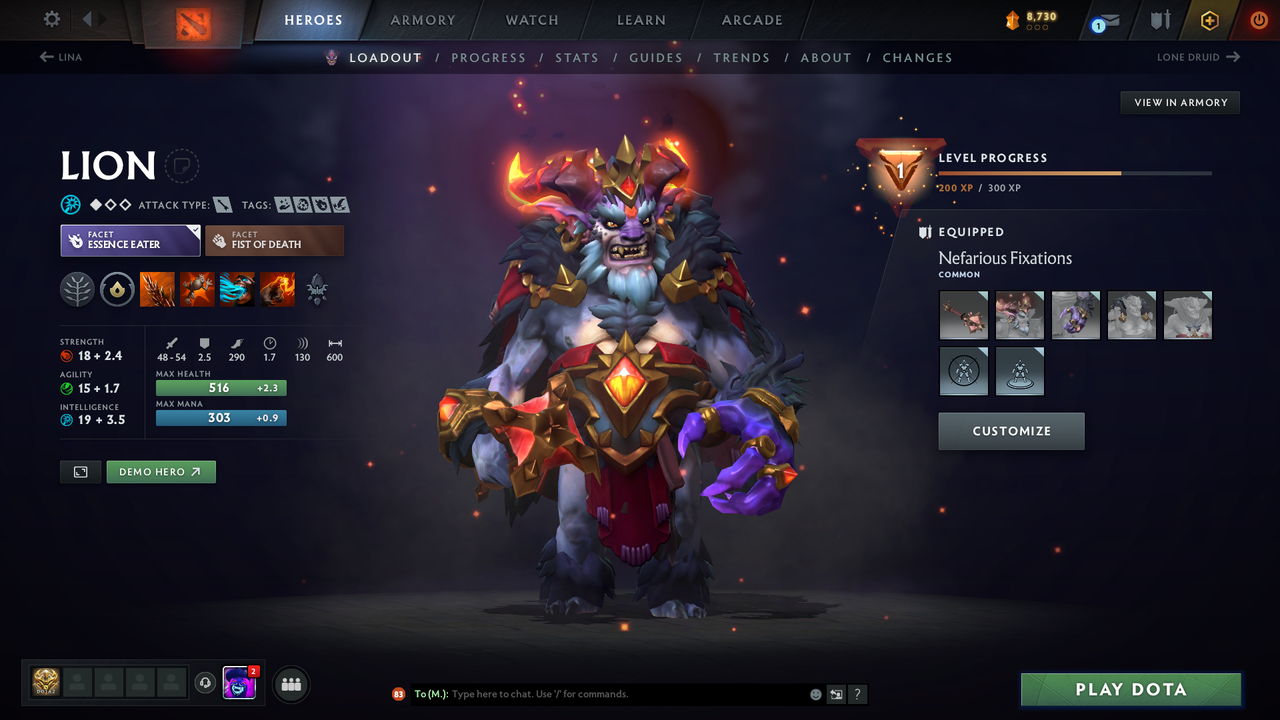Open the armory shield and sword icon

(1161, 20)
